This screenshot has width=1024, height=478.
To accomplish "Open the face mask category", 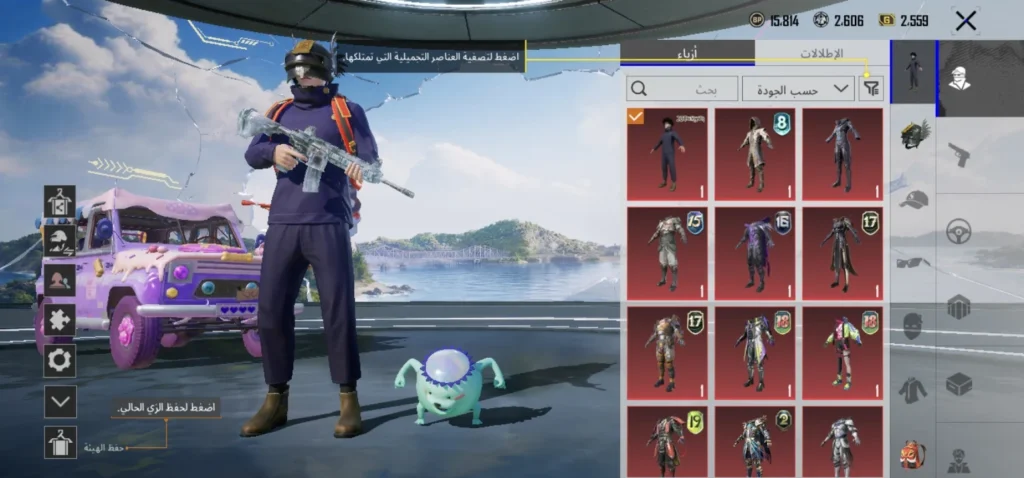I will pos(913,326).
